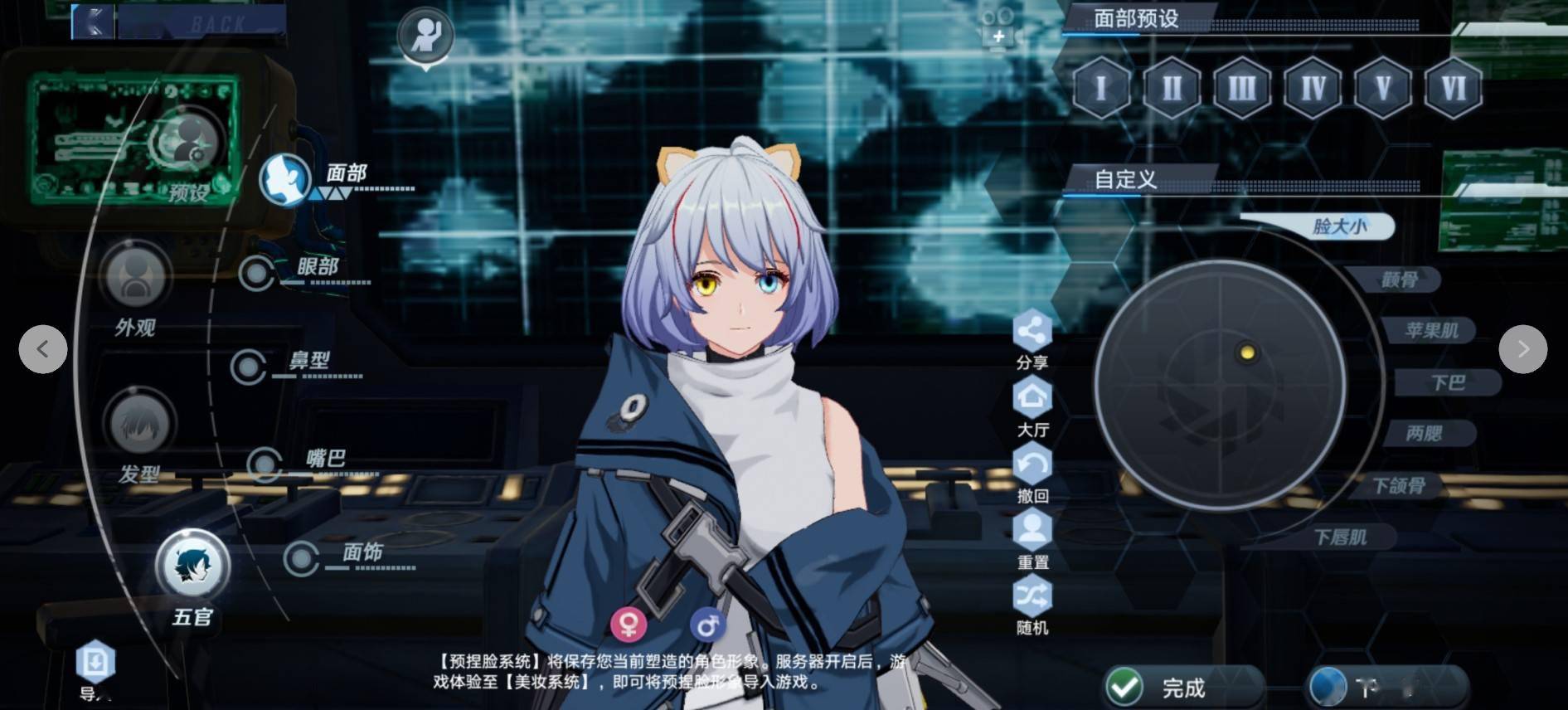
Task: Return to 大厅 lobby
Action: [x=1032, y=399]
